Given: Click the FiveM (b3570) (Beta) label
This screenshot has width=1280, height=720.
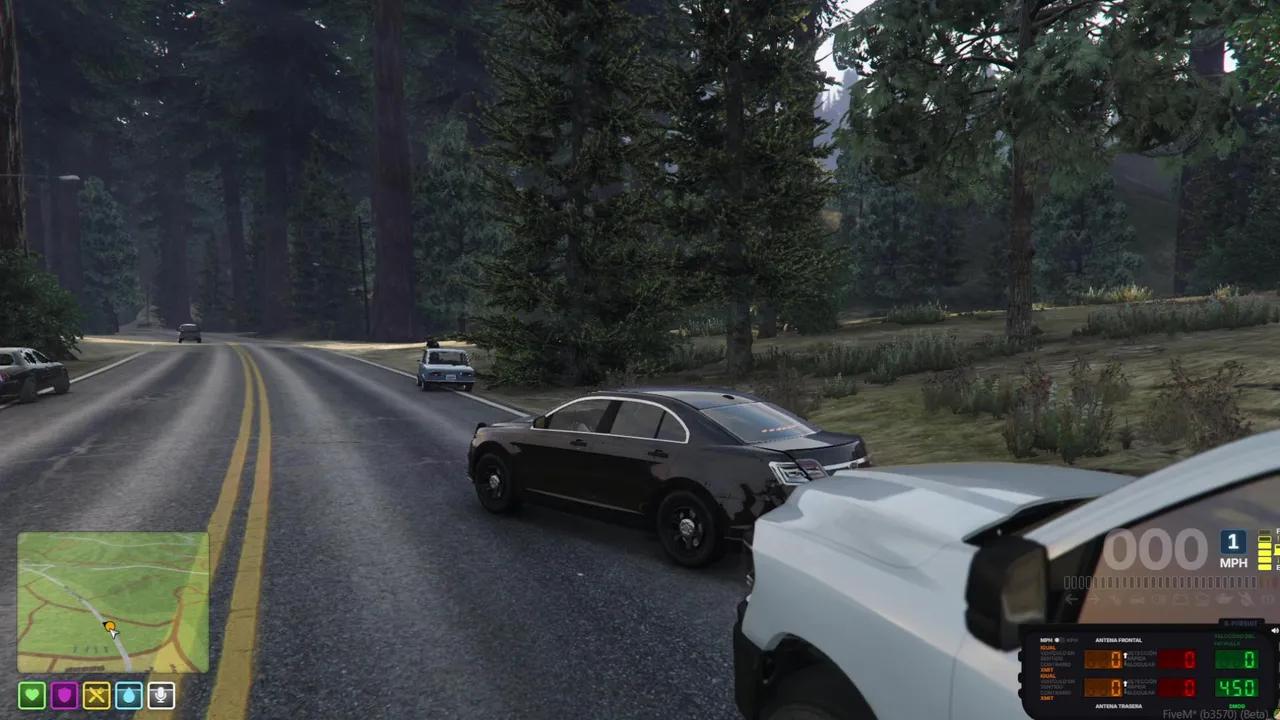Looking at the screenshot, I should pyautogui.click(x=1215, y=713).
